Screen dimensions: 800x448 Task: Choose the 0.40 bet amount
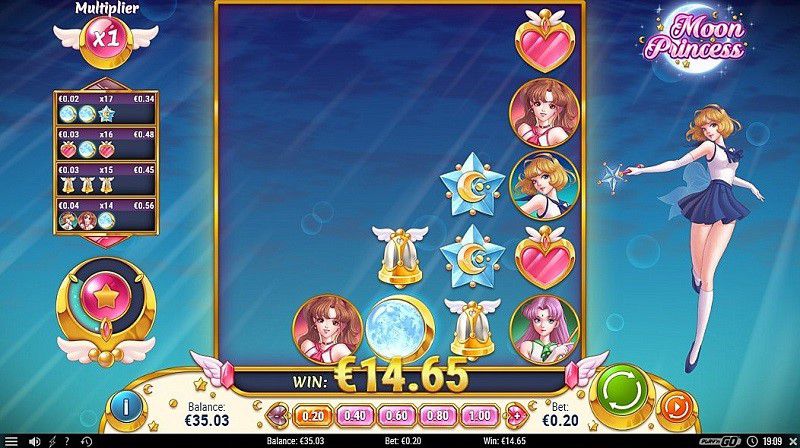coord(353,416)
